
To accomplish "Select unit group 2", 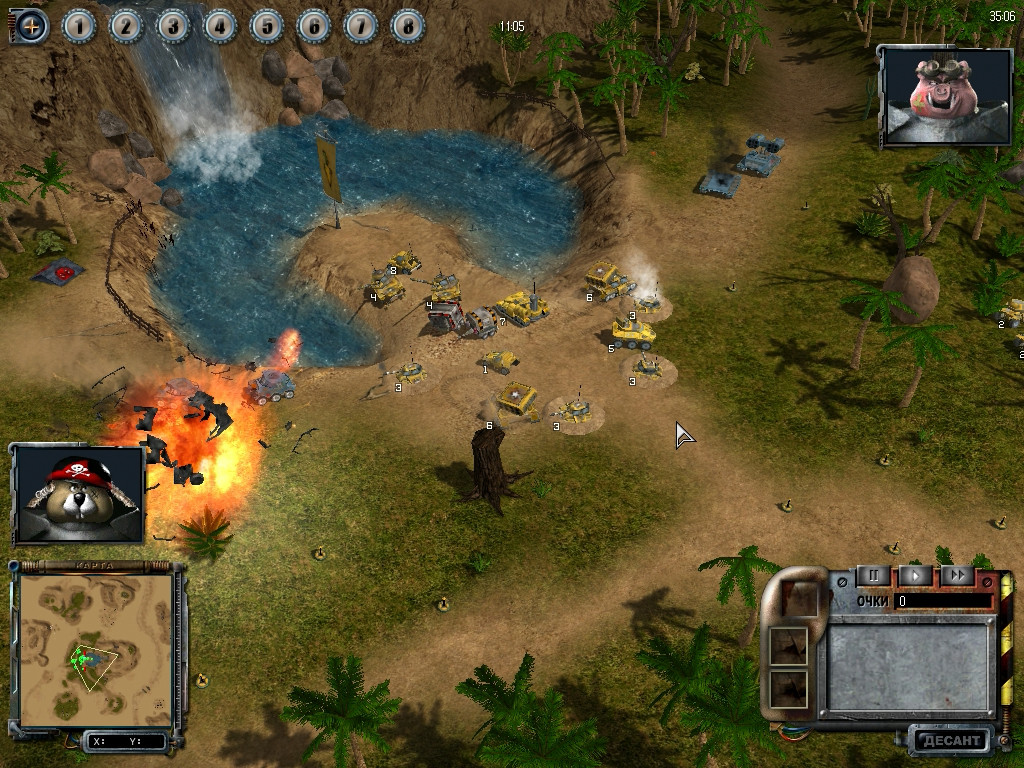I will pos(127,26).
